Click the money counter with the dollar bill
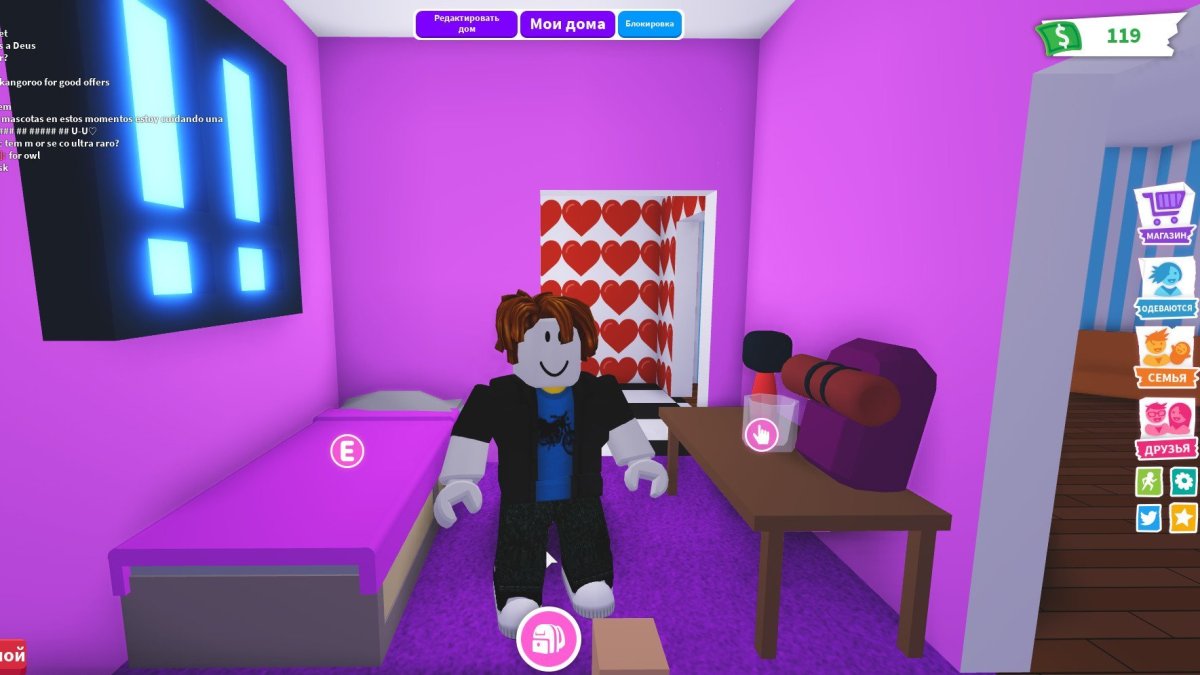Viewport: 1200px width, 675px height. pyautogui.click(x=1108, y=37)
